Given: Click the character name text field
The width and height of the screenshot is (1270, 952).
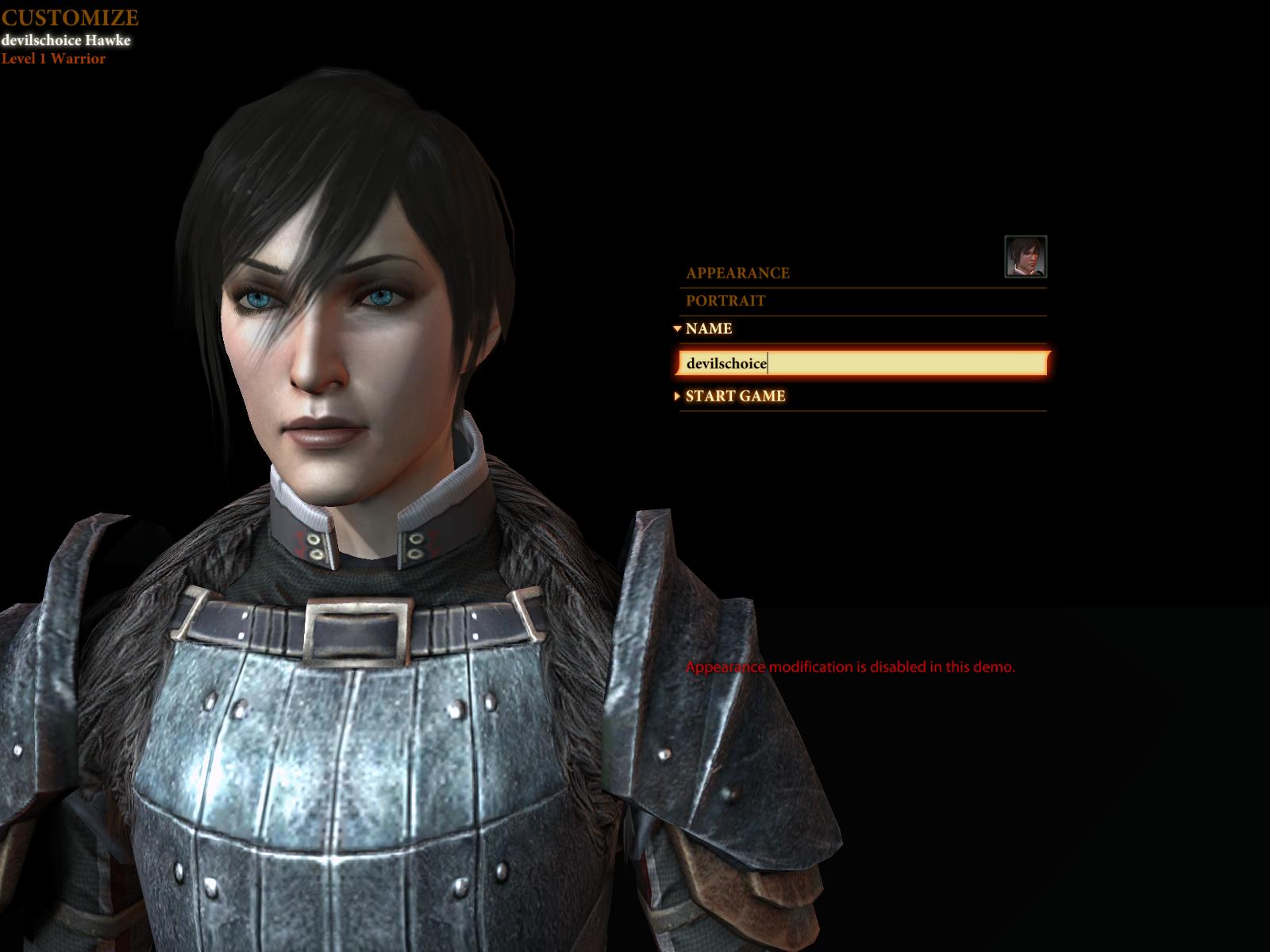Looking at the screenshot, I should point(864,363).
